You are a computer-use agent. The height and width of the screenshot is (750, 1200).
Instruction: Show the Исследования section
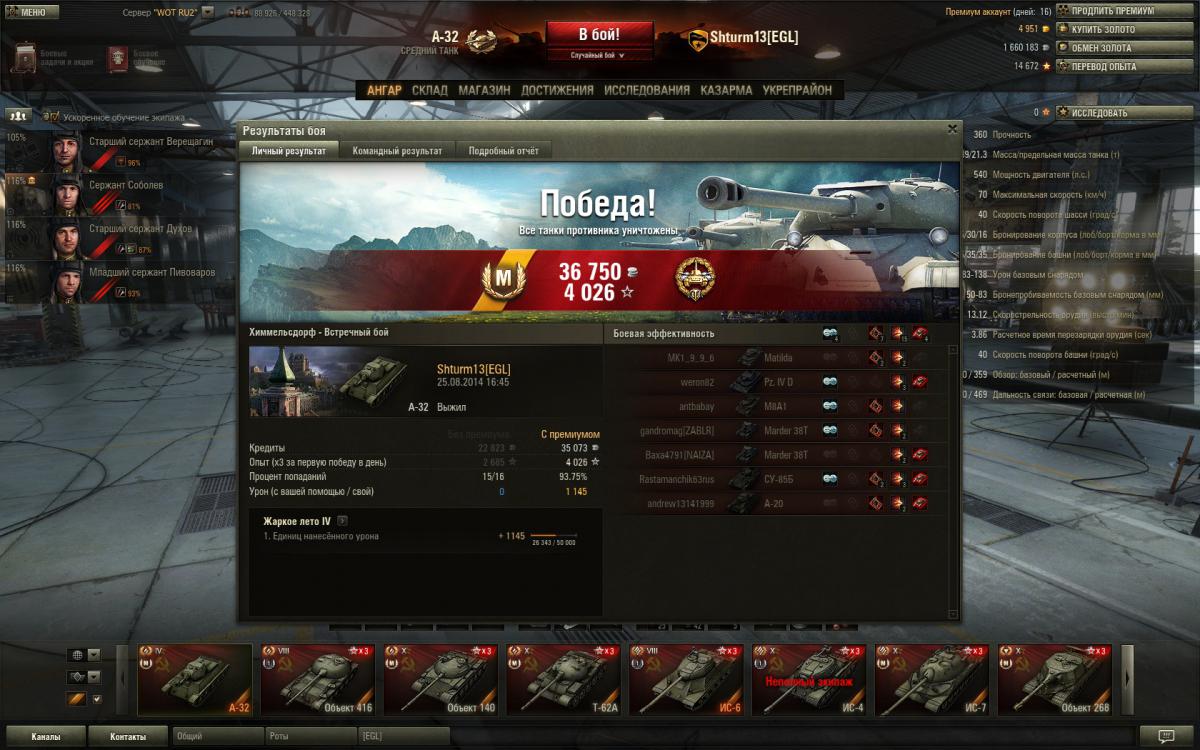[x=647, y=90]
